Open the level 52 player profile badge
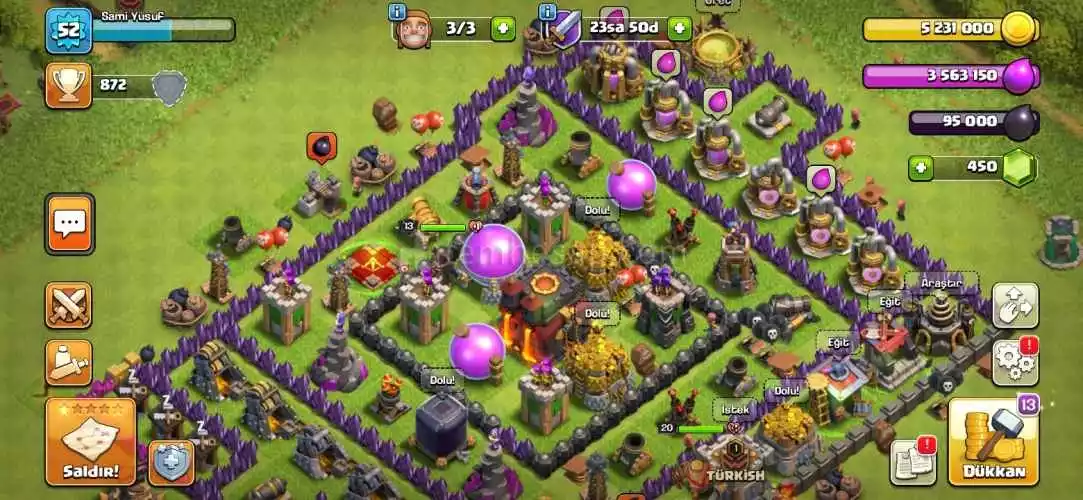This screenshot has width=1083, height=500. (x=68, y=30)
